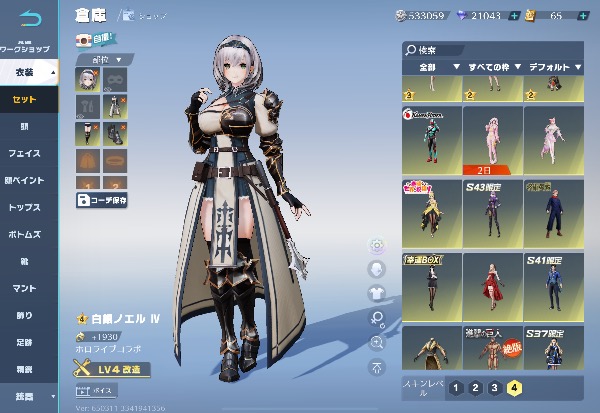This screenshot has width=600, height=413.
Task: Open the LV4 改造 modification button
Action: point(113,370)
